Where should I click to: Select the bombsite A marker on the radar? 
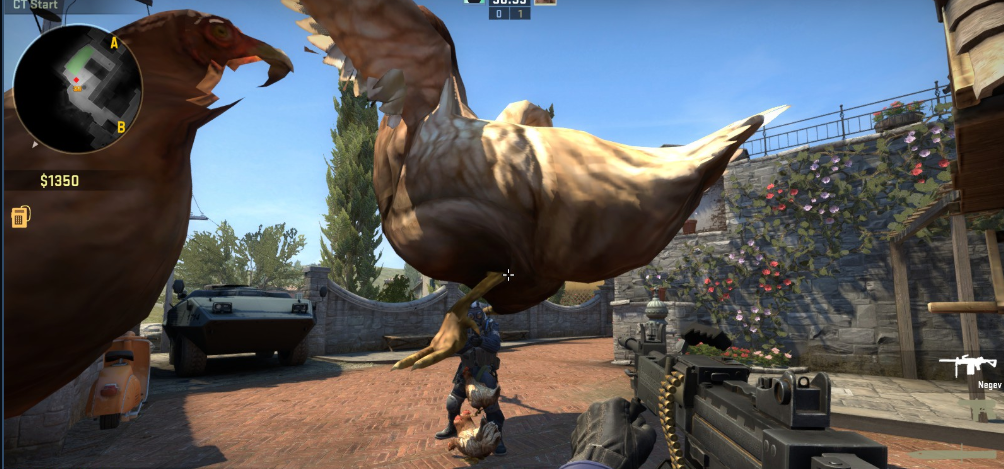[x=114, y=42]
